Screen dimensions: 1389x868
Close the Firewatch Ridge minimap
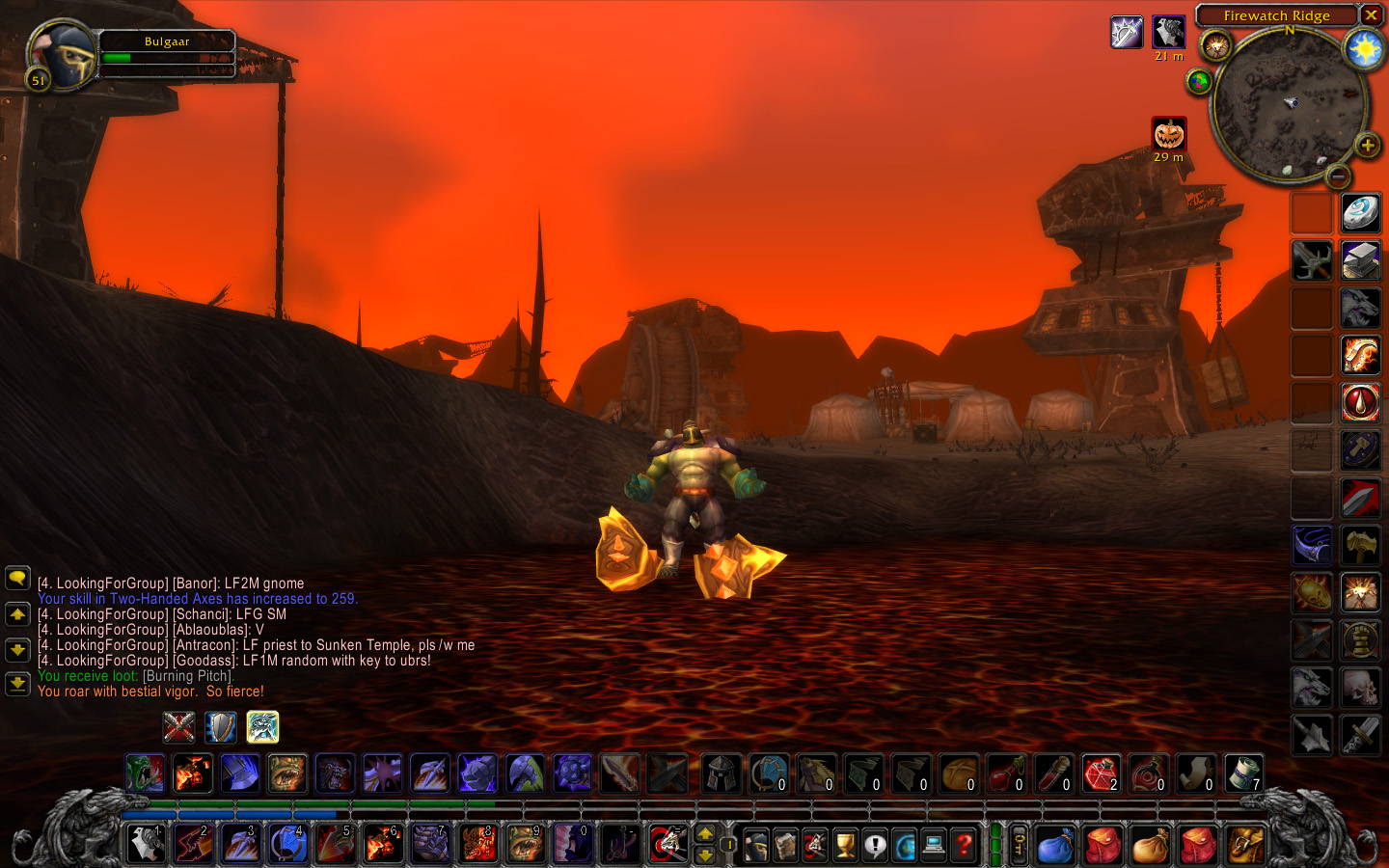coord(1371,15)
